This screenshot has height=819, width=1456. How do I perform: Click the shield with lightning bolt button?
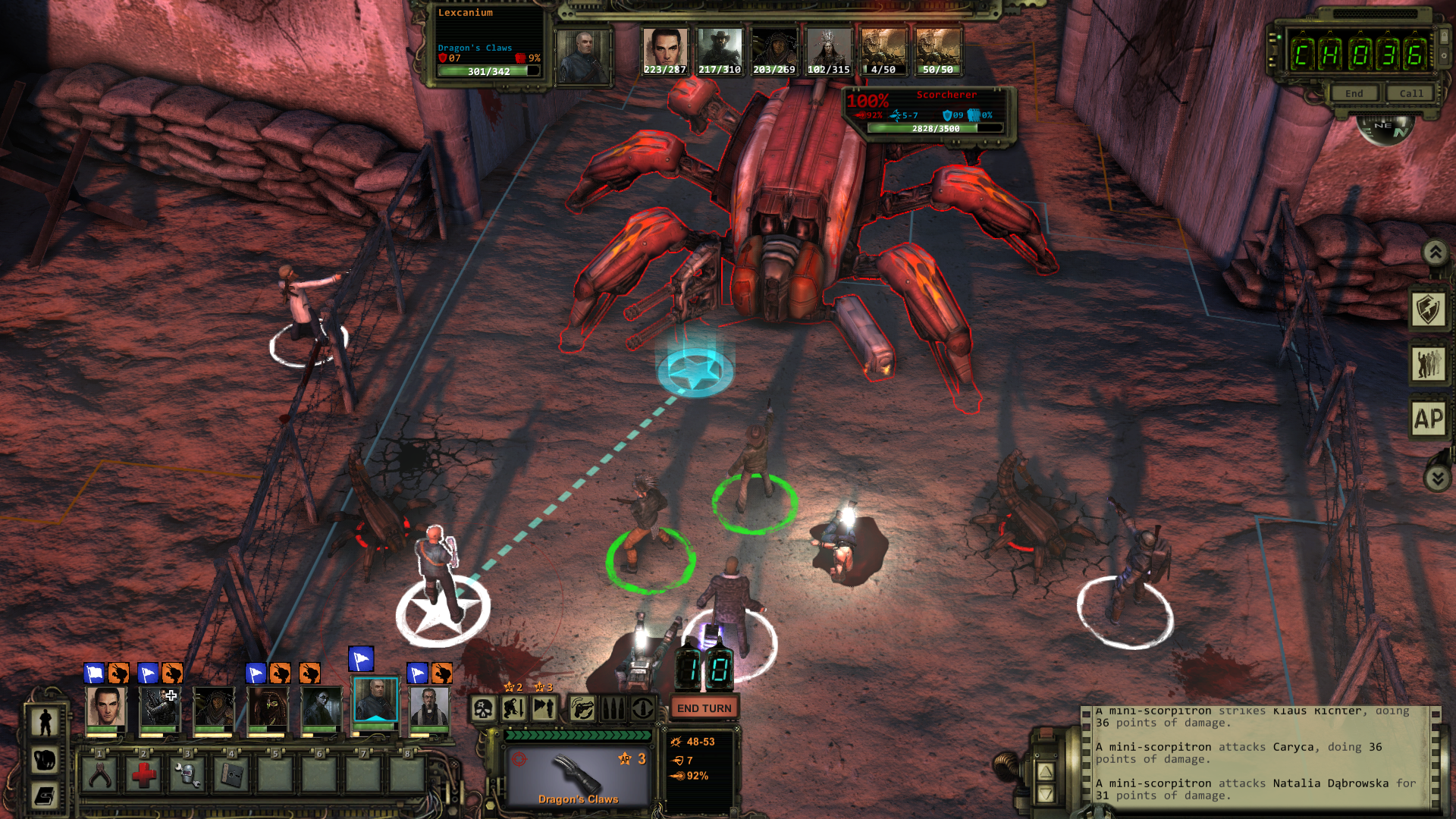pos(1429,309)
